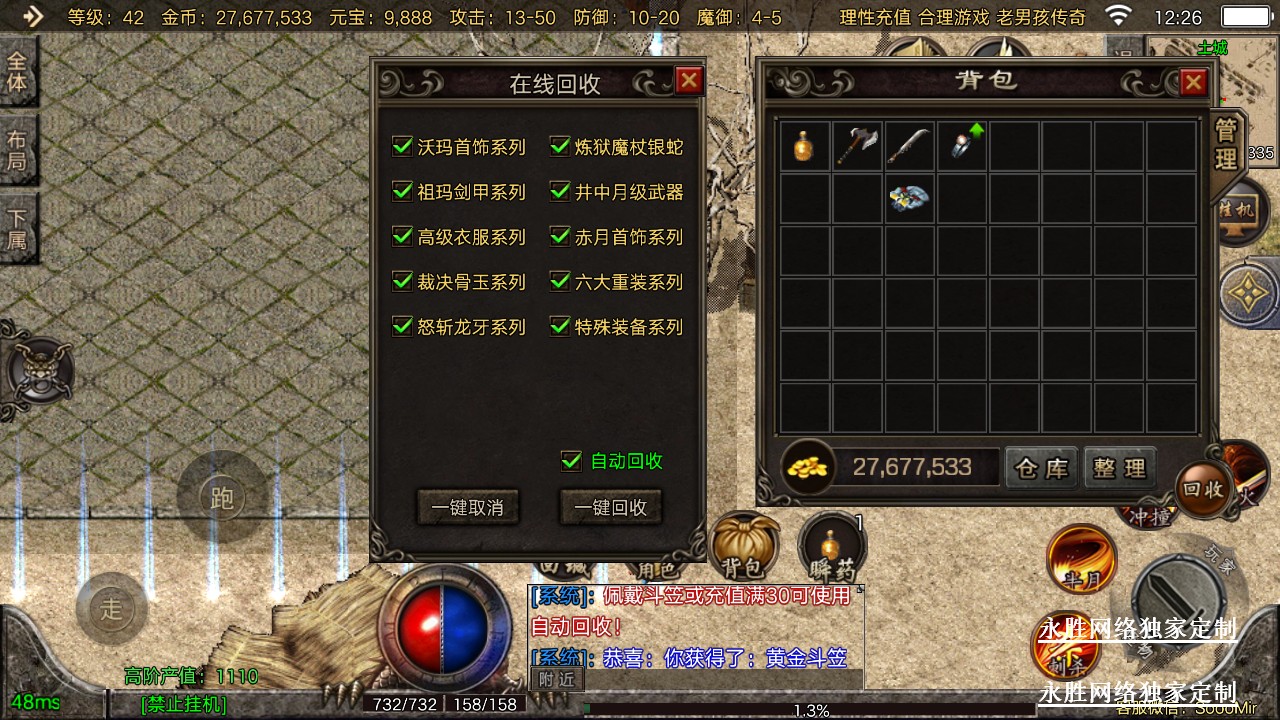
Task: Toggle the 沃玛首饰系列 checkbox
Action: tap(403, 147)
